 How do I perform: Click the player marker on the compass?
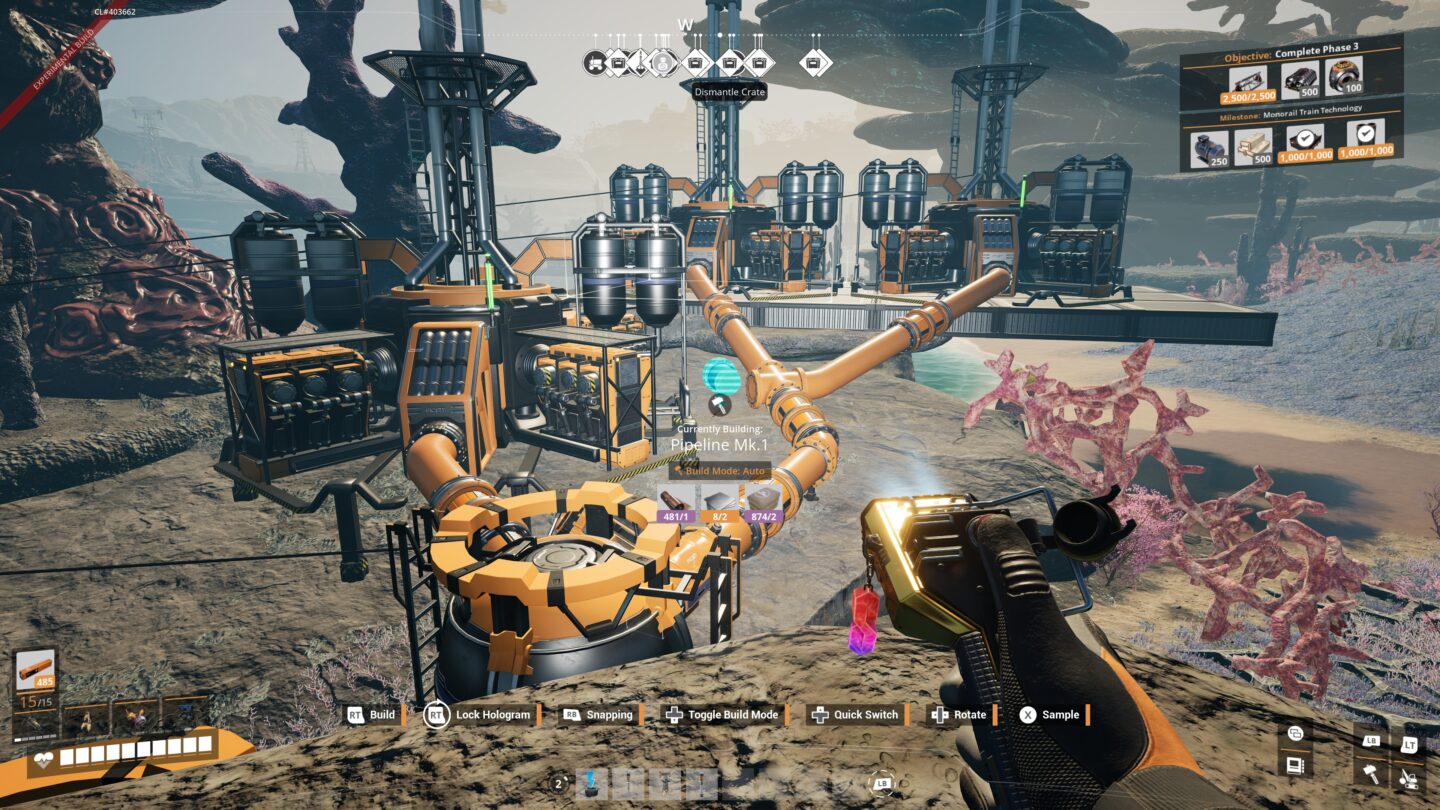pos(663,62)
